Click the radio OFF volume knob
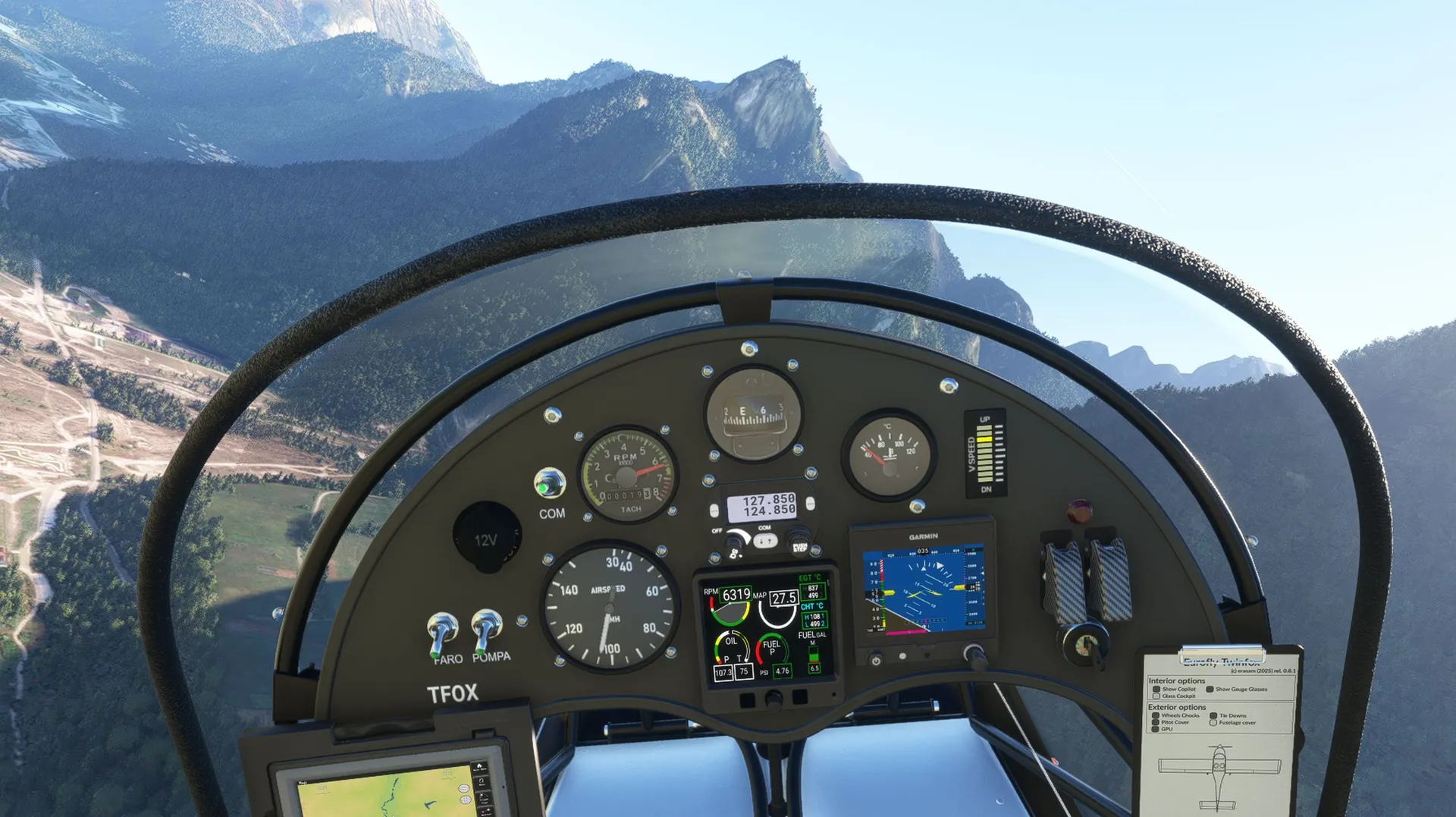The image size is (1456, 817). pyautogui.click(x=734, y=541)
